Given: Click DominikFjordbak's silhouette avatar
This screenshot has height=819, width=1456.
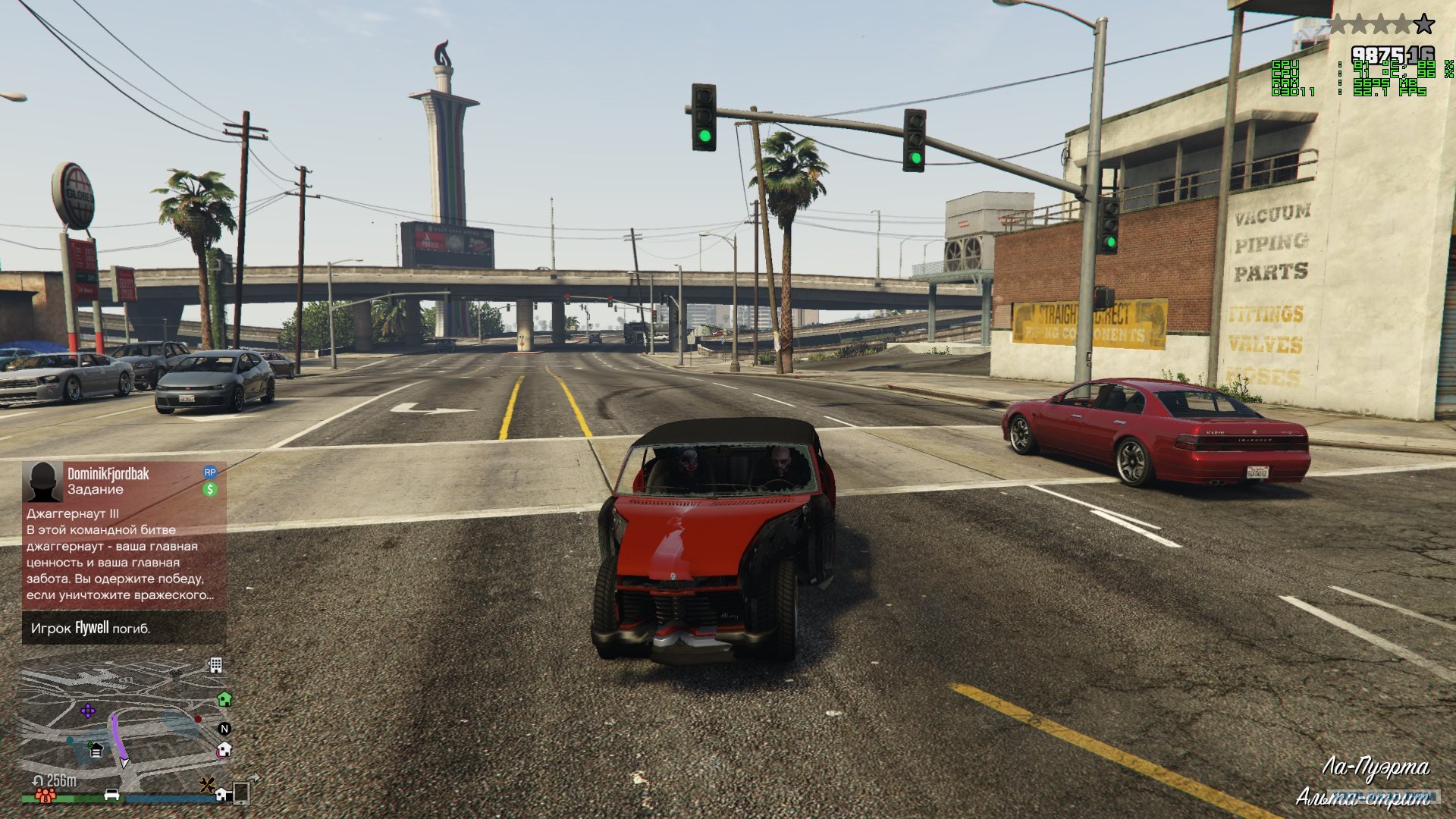Looking at the screenshot, I should click(x=42, y=482).
